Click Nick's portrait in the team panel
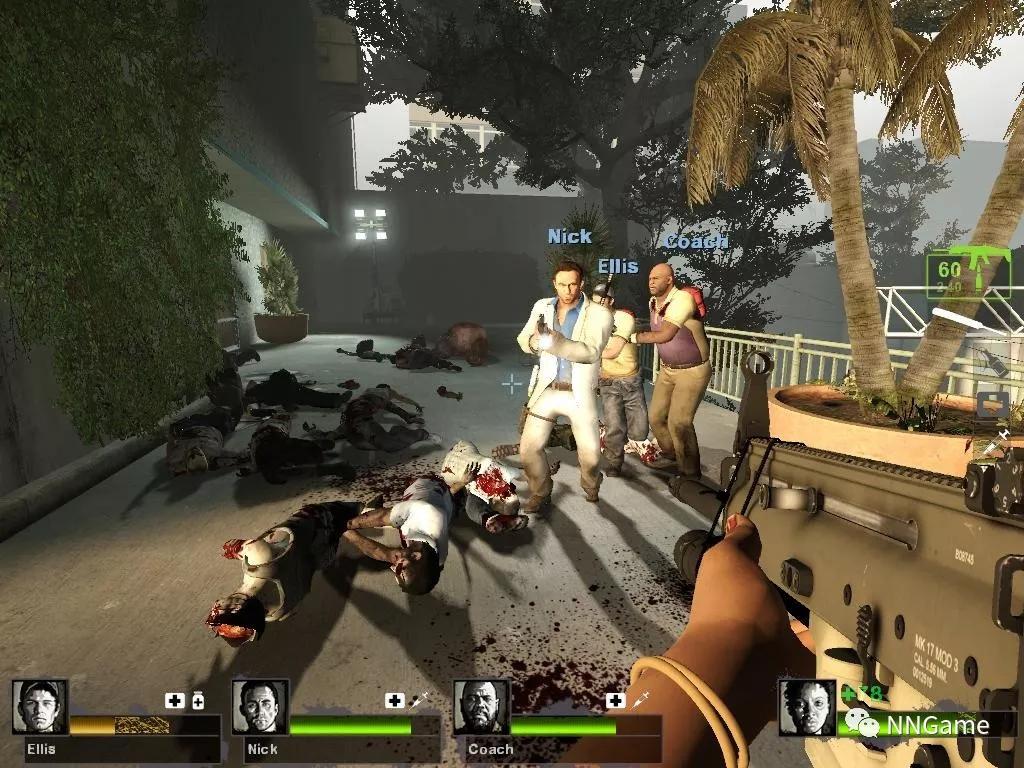Viewport: 1024px width, 768px height. [x=260, y=707]
